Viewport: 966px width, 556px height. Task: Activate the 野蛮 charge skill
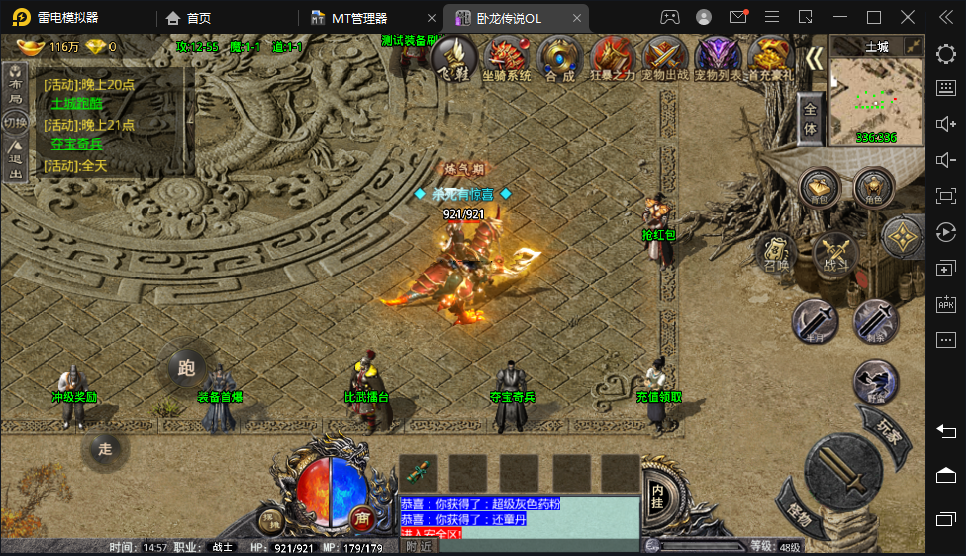click(876, 382)
